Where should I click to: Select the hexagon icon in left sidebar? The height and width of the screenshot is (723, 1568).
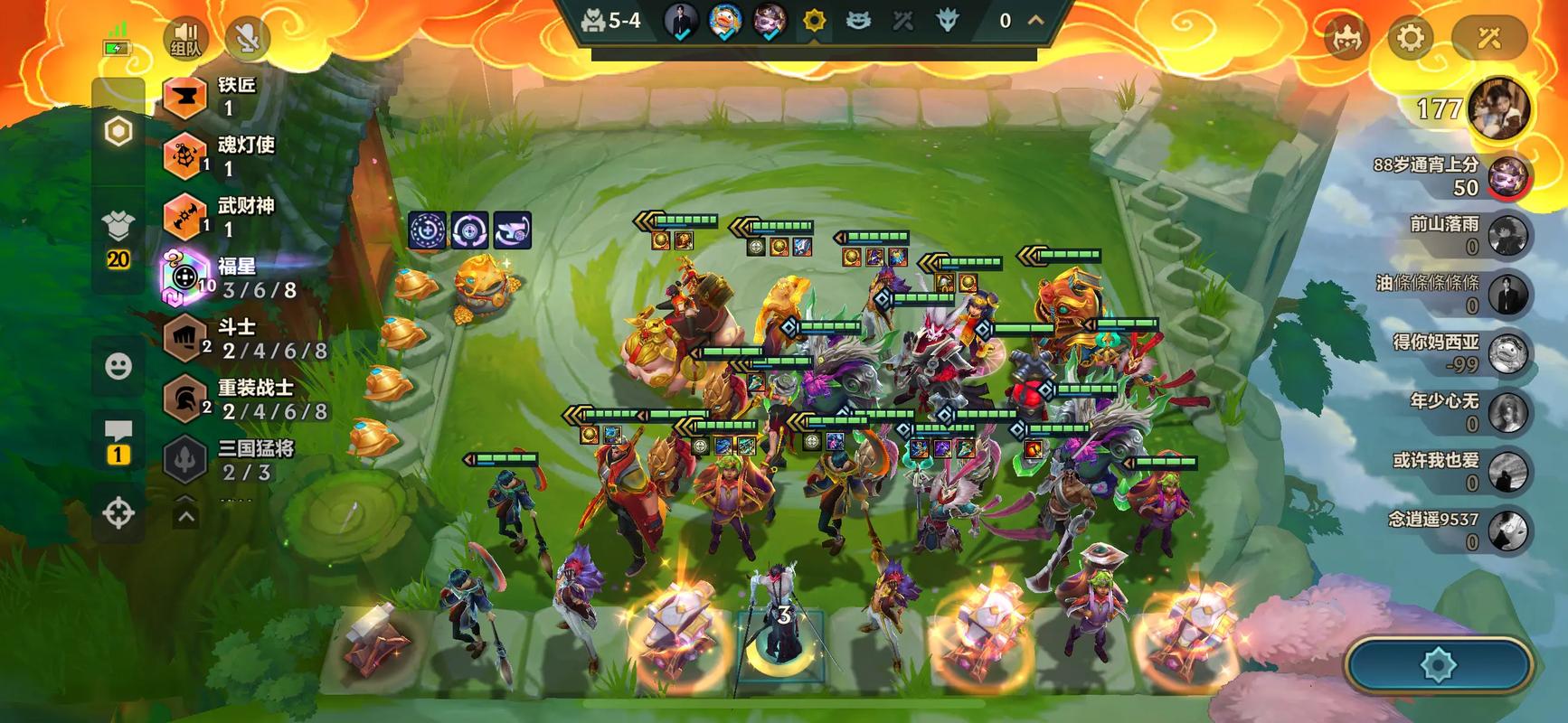point(118,132)
